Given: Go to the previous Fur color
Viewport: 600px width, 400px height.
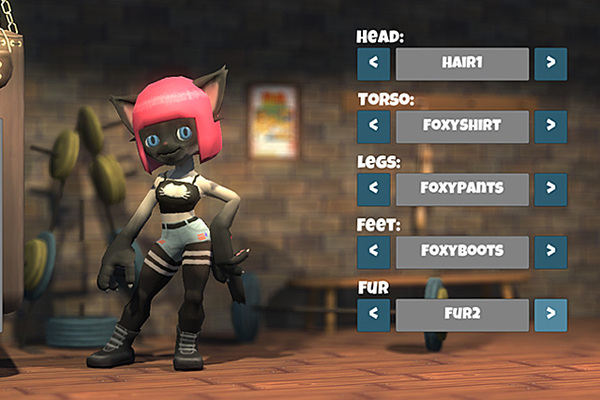Looking at the screenshot, I should coord(373,315).
